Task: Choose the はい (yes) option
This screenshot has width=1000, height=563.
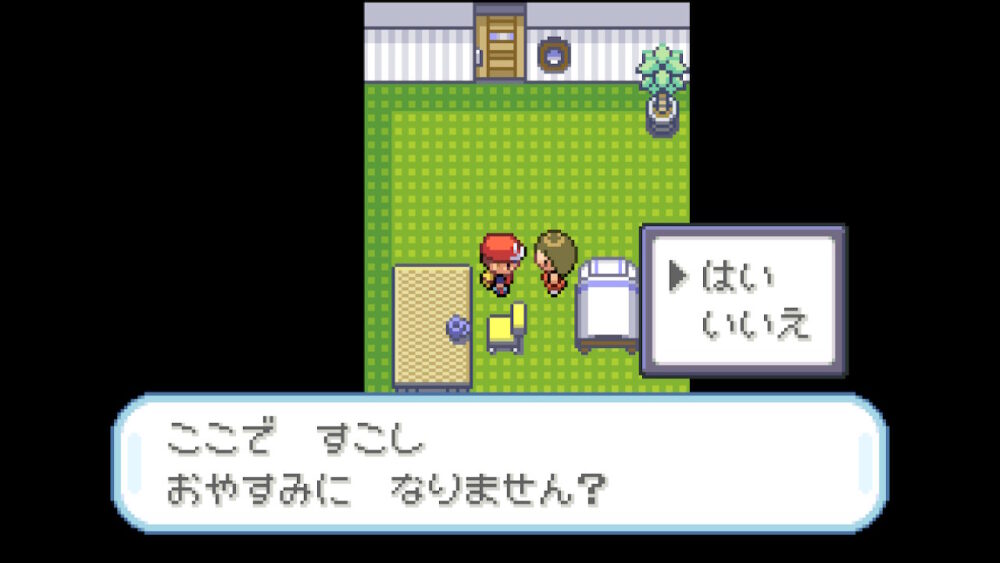Action: 737,277
